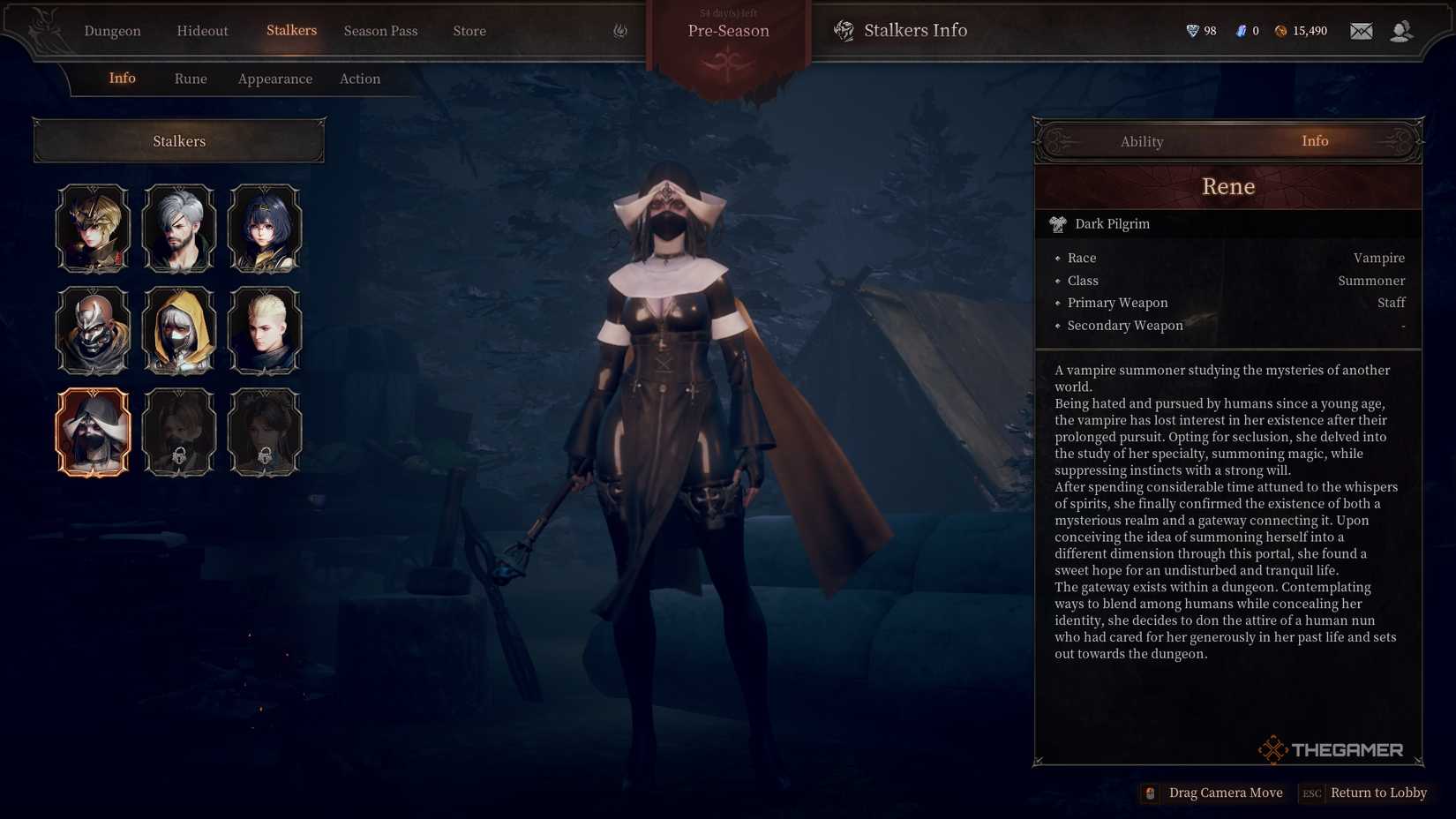Open the Rune sub-tab
This screenshot has width=1456, height=819.
point(191,79)
